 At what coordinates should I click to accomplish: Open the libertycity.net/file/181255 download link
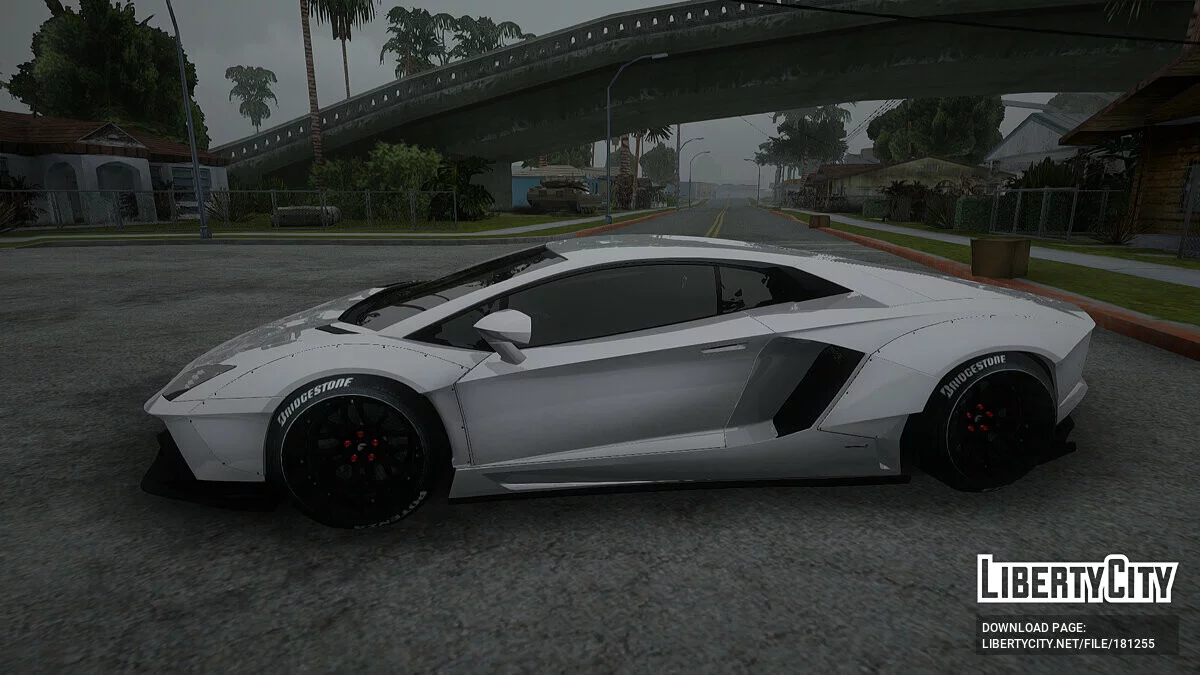[1067, 643]
